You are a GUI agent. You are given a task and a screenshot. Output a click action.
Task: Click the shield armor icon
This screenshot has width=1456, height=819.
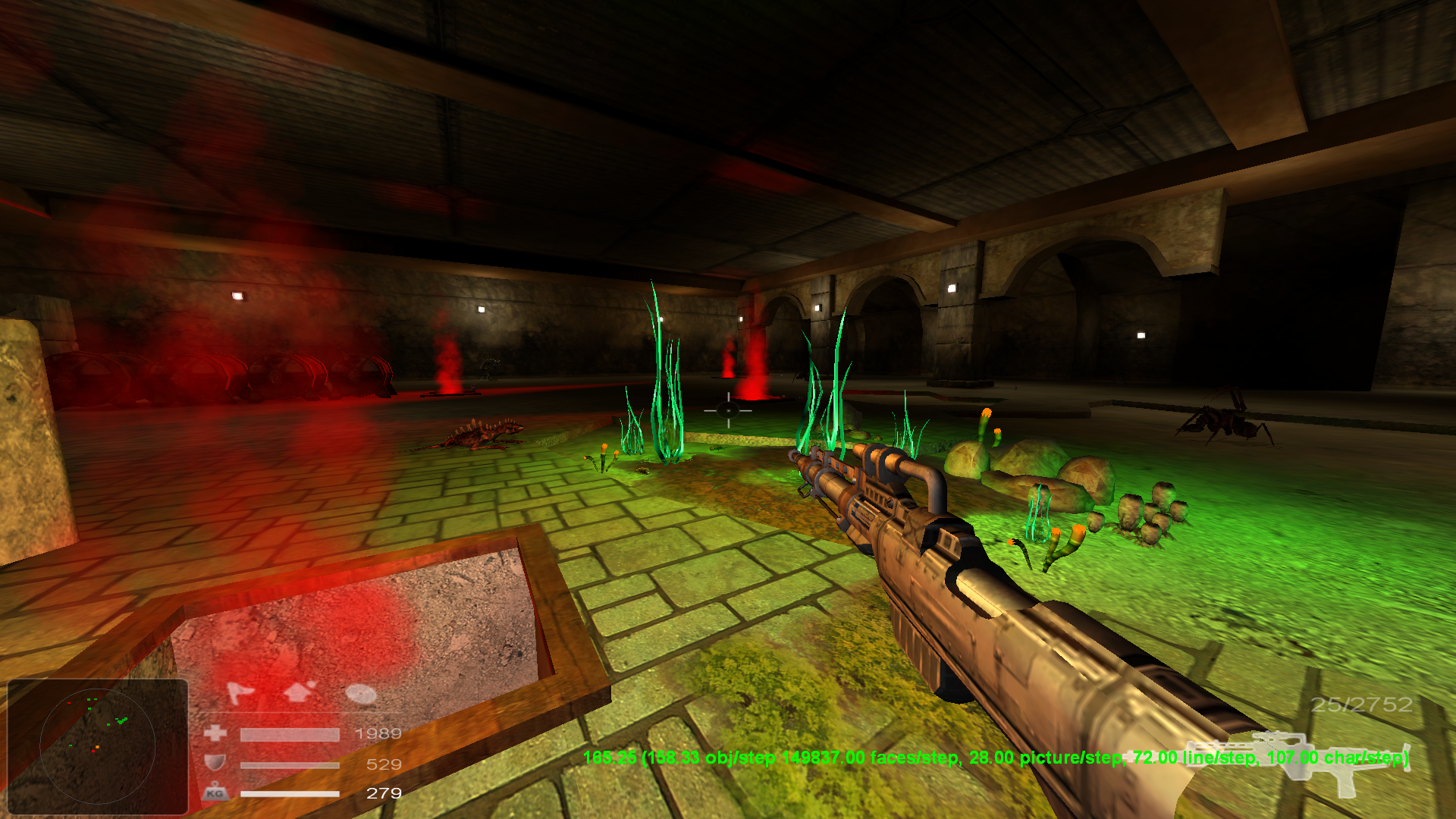[x=216, y=764]
